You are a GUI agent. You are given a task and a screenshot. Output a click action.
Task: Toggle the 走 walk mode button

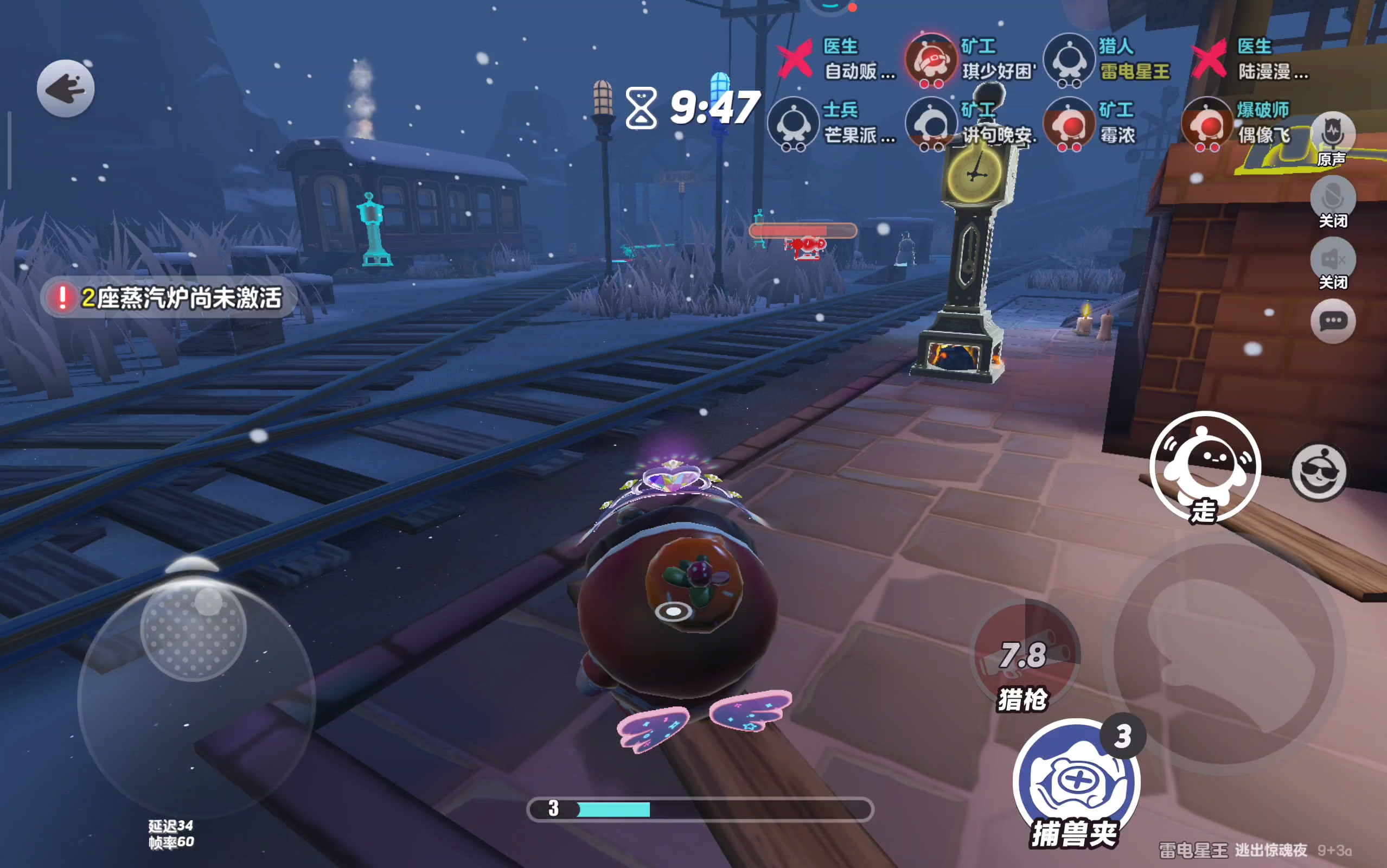coord(1205,466)
